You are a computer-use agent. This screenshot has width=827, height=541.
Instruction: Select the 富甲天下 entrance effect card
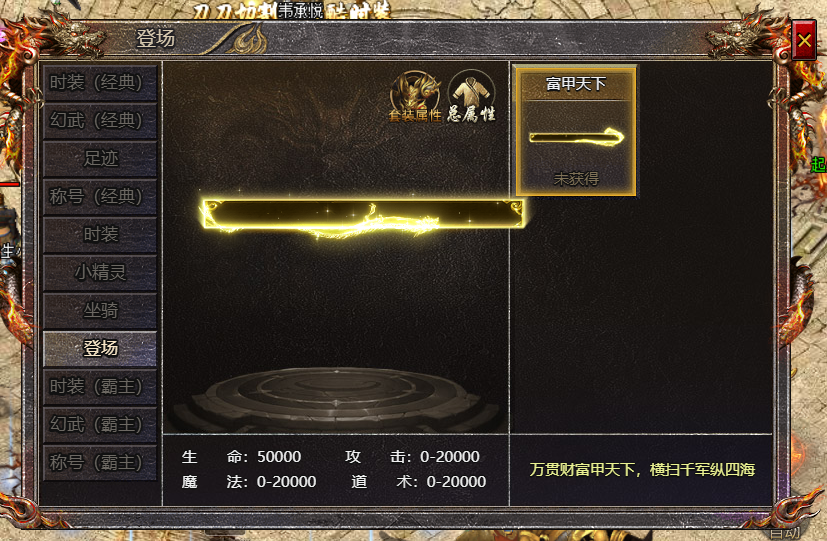click(x=576, y=130)
